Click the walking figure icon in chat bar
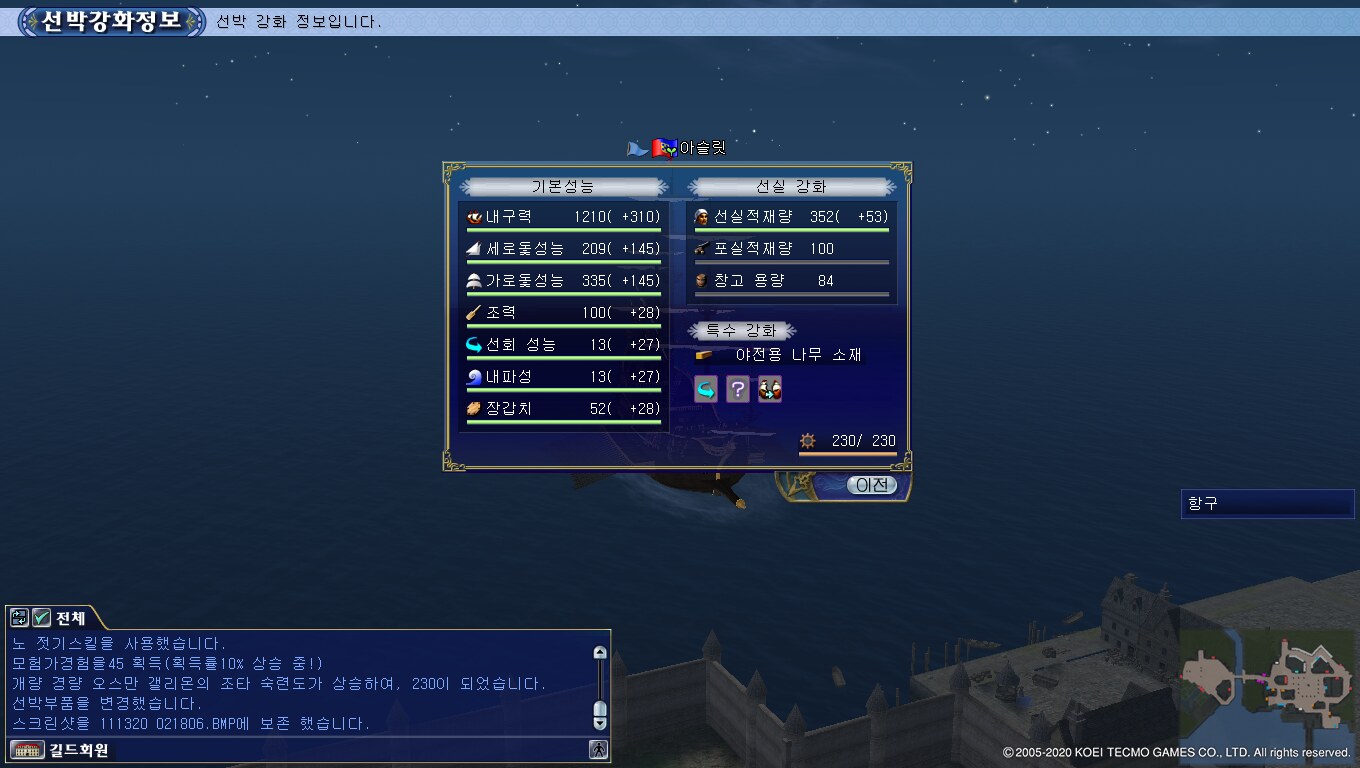Viewport: 1360px width, 768px height. 598,749
